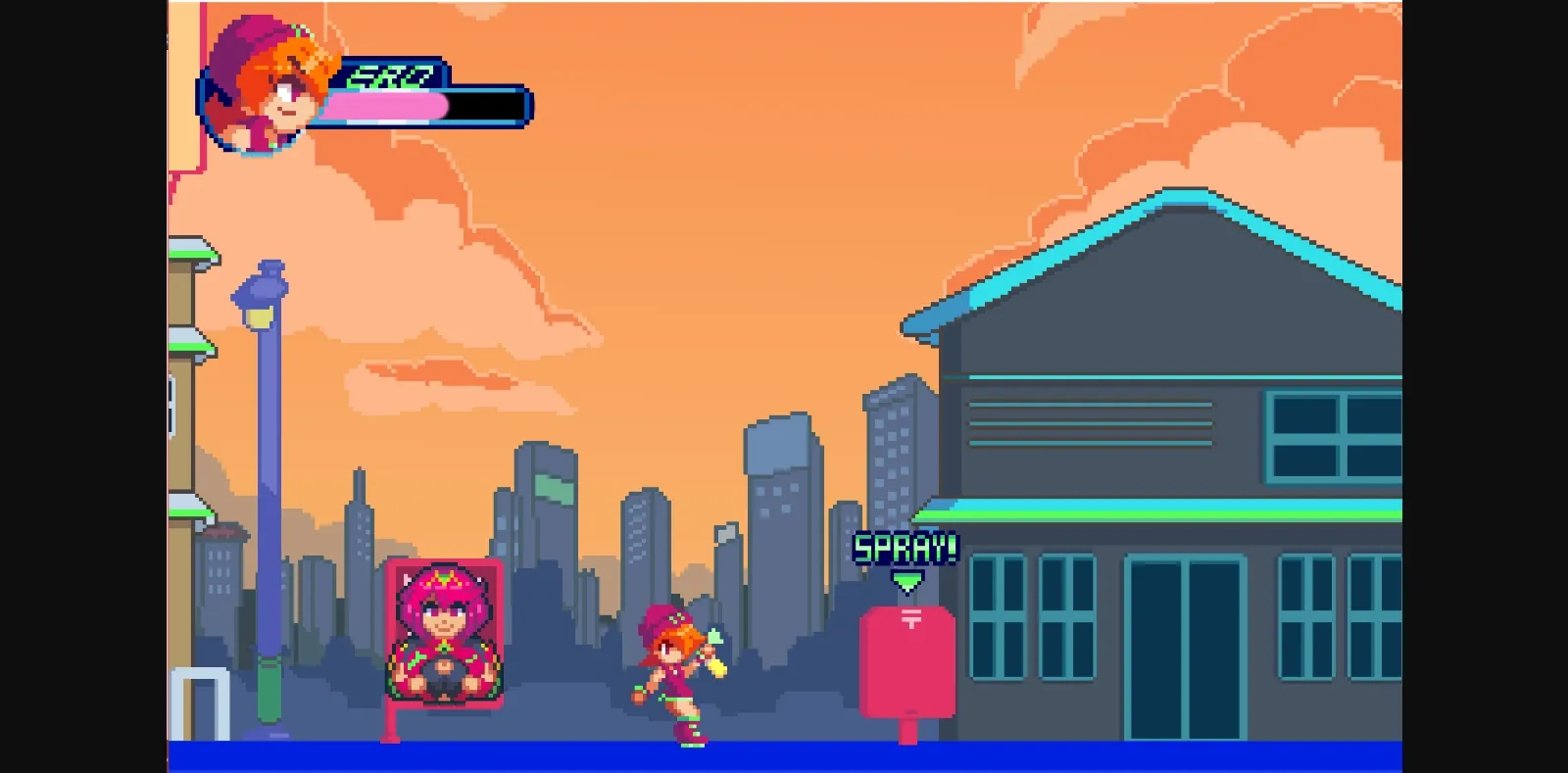Click the green arrow indicator above the mailbox
Viewport: 1568px width, 773px height.
906,578
